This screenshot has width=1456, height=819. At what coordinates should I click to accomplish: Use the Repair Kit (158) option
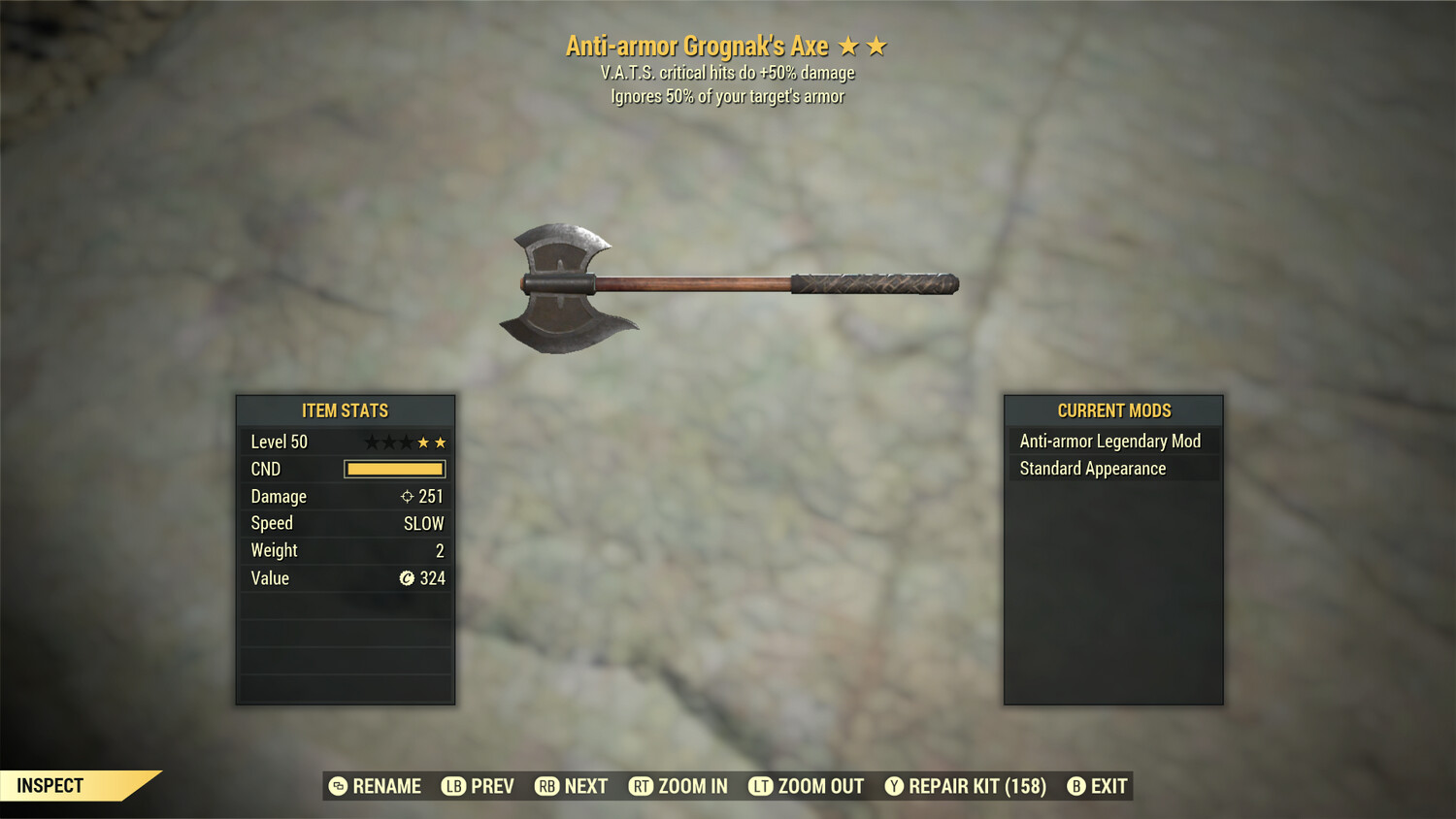tap(966, 786)
